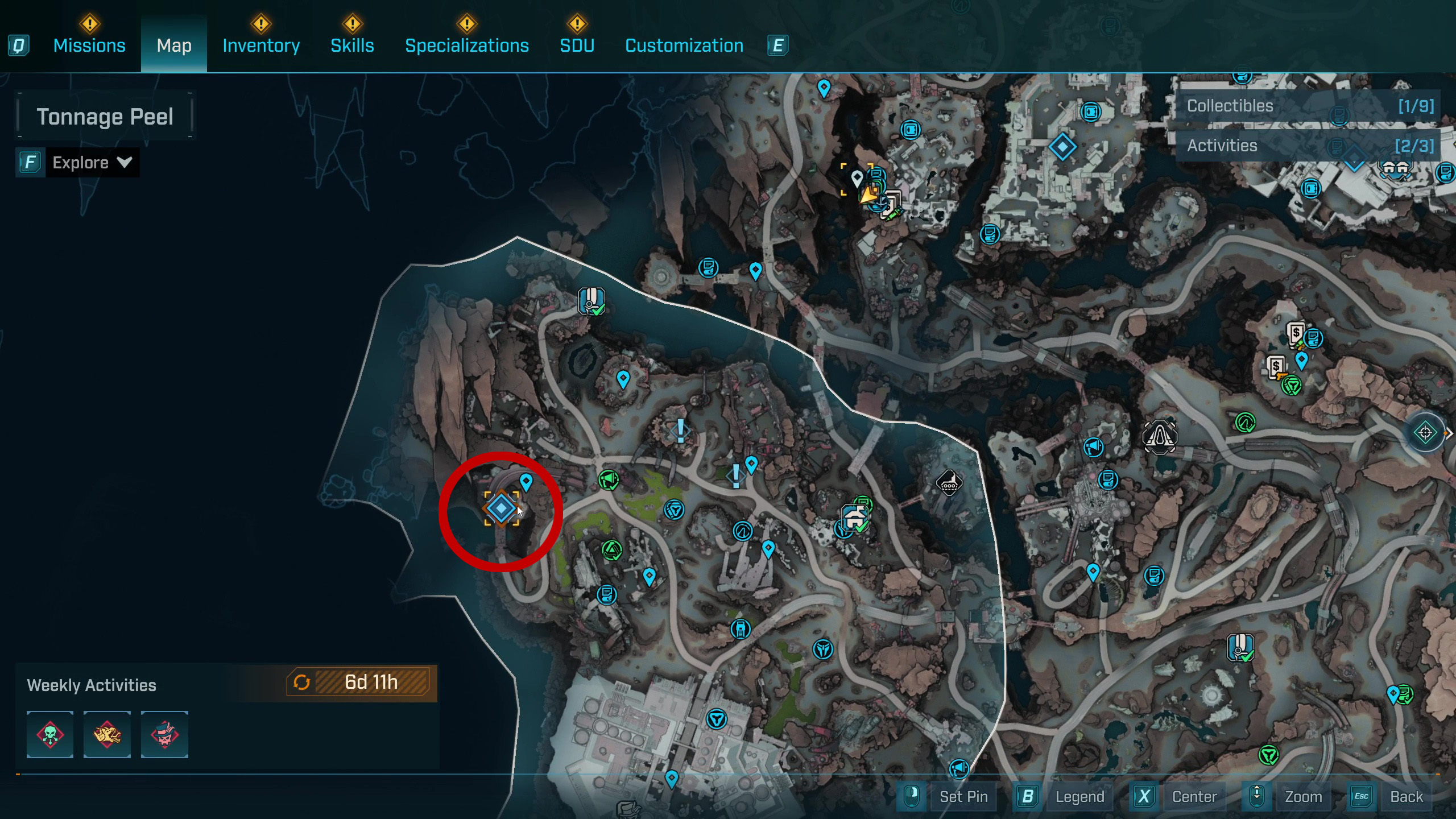The width and height of the screenshot is (1456, 819).
Task: Go to the Skills tab
Action: coord(352,45)
